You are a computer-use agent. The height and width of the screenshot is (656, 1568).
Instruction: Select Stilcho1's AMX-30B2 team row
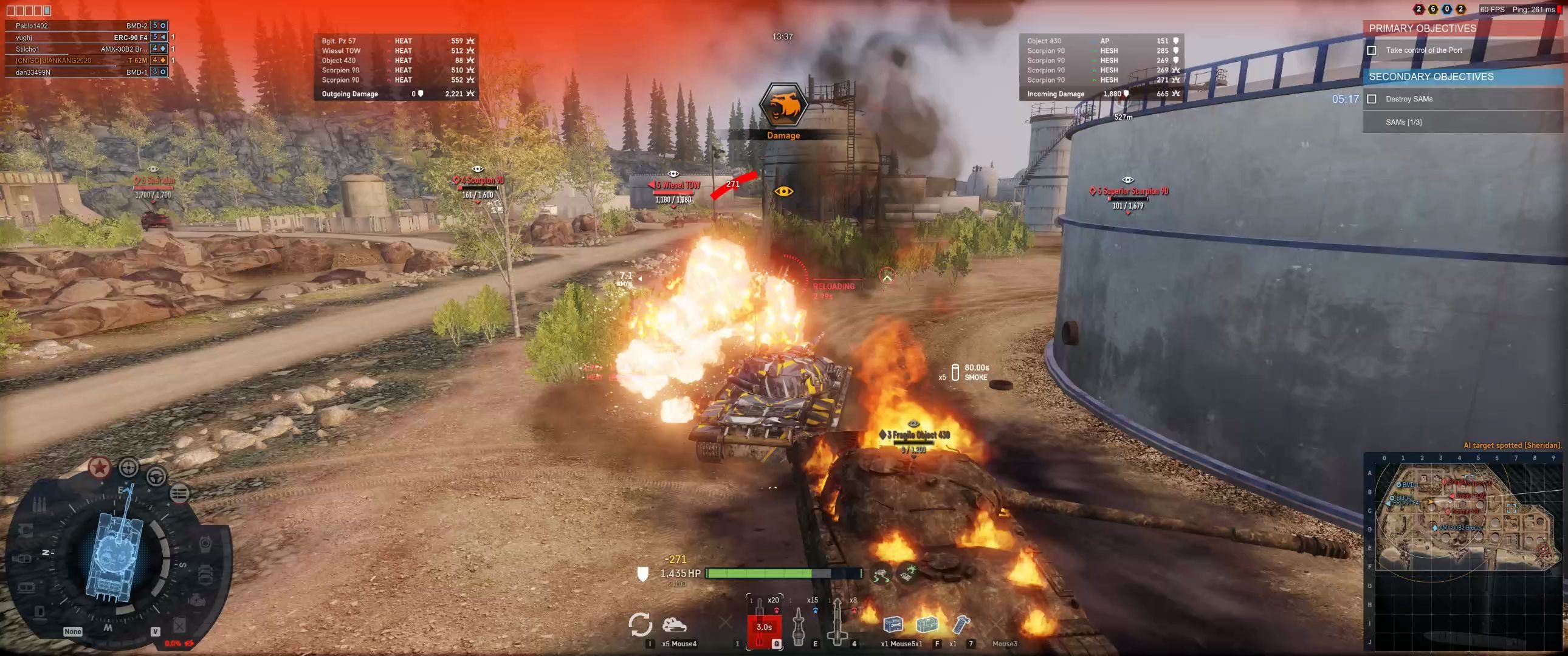(85, 49)
